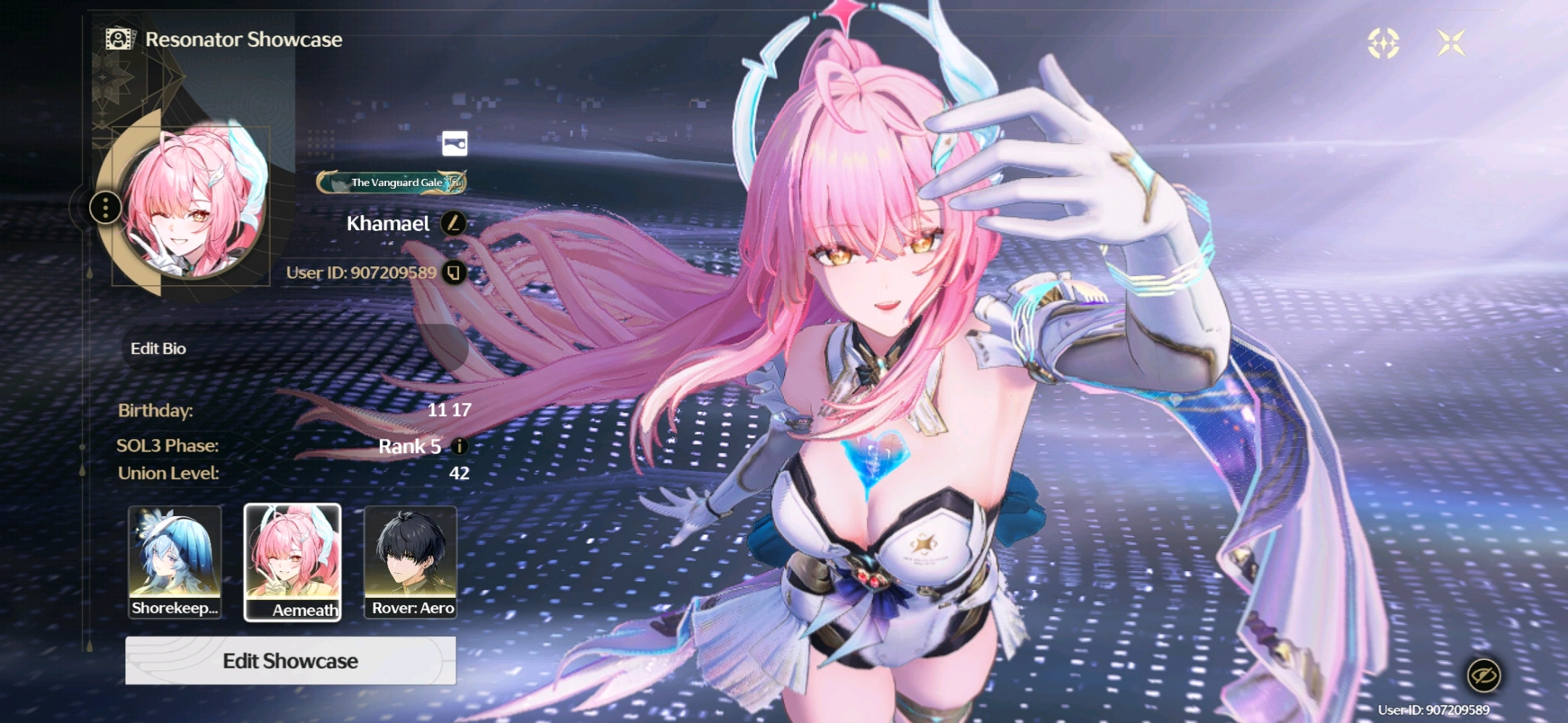Screen dimensions: 1568x723
Task: Select the Shorekeeper resonator card
Action: click(x=174, y=562)
